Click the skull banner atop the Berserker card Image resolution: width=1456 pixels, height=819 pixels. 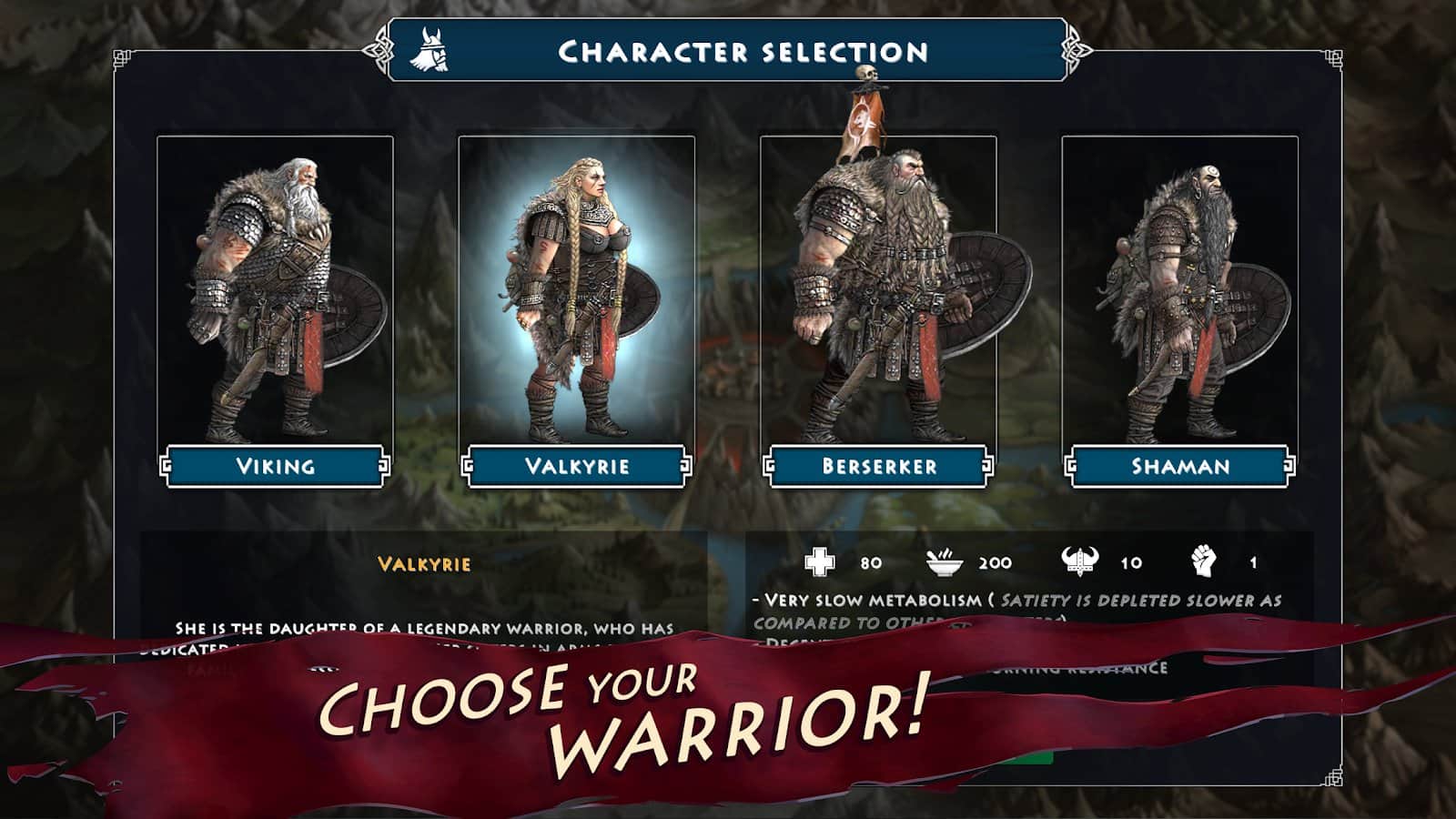click(864, 100)
